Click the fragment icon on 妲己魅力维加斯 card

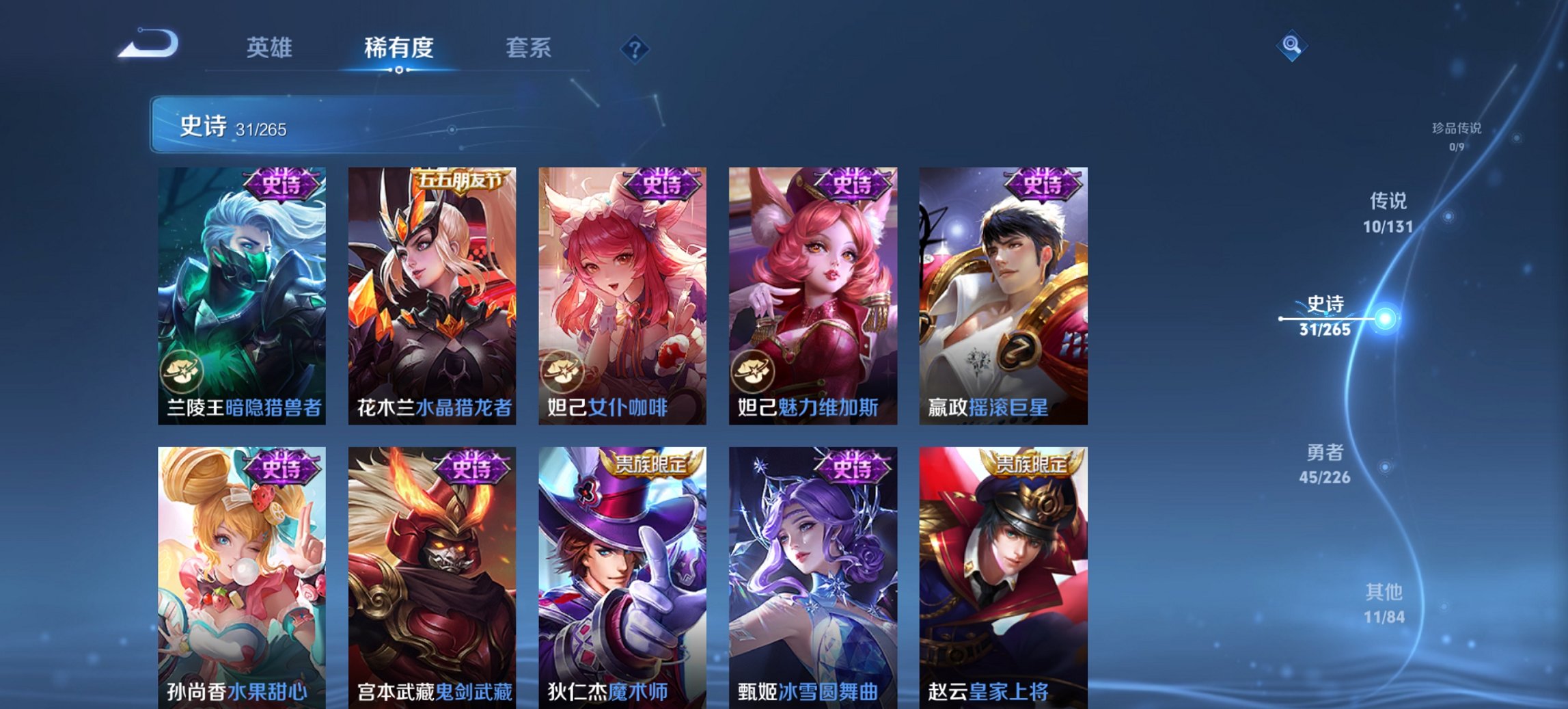[x=754, y=371]
